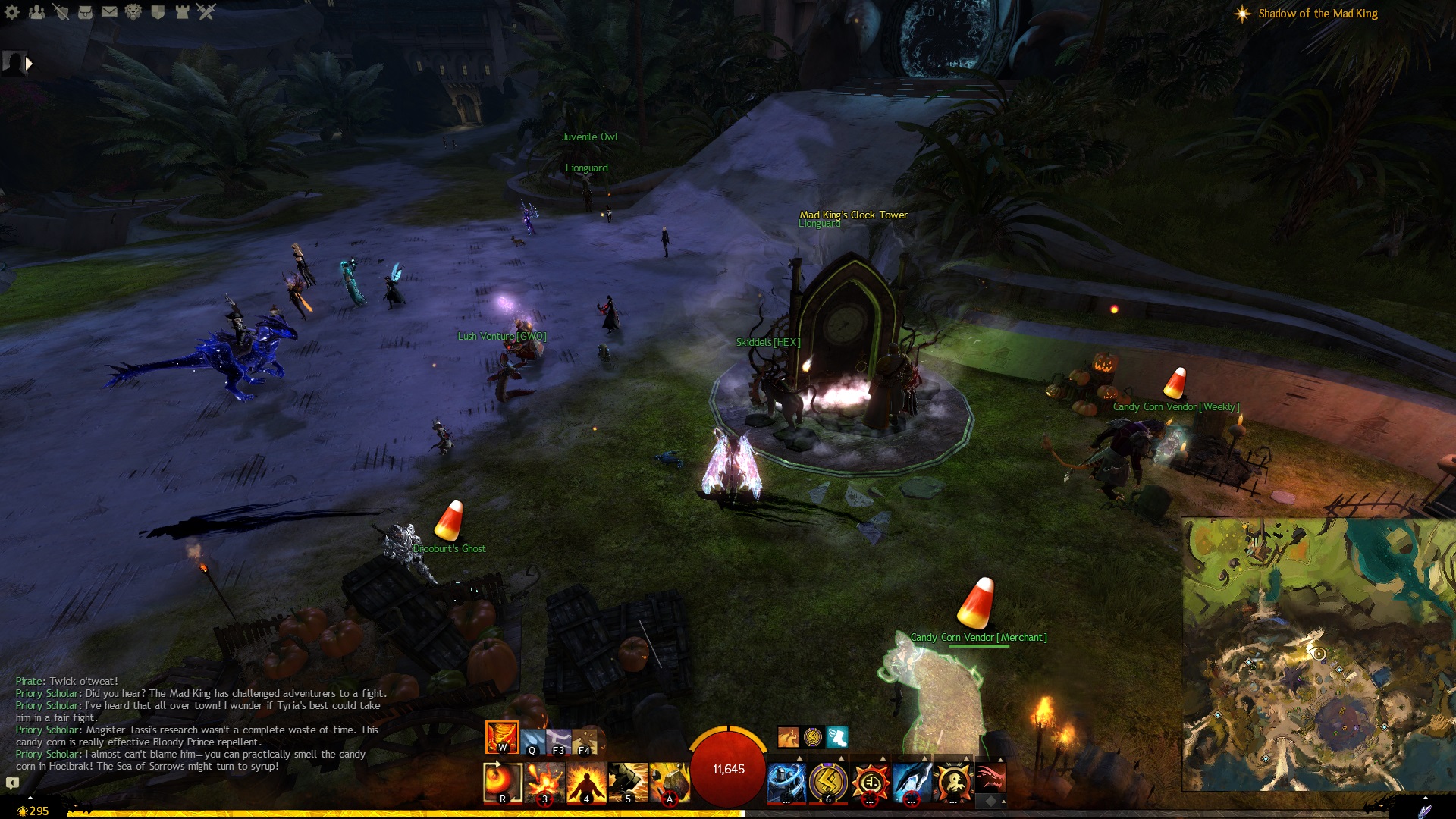Expand the party portrait arrow
Image resolution: width=1456 pixels, height=819 pixels.
29,64
